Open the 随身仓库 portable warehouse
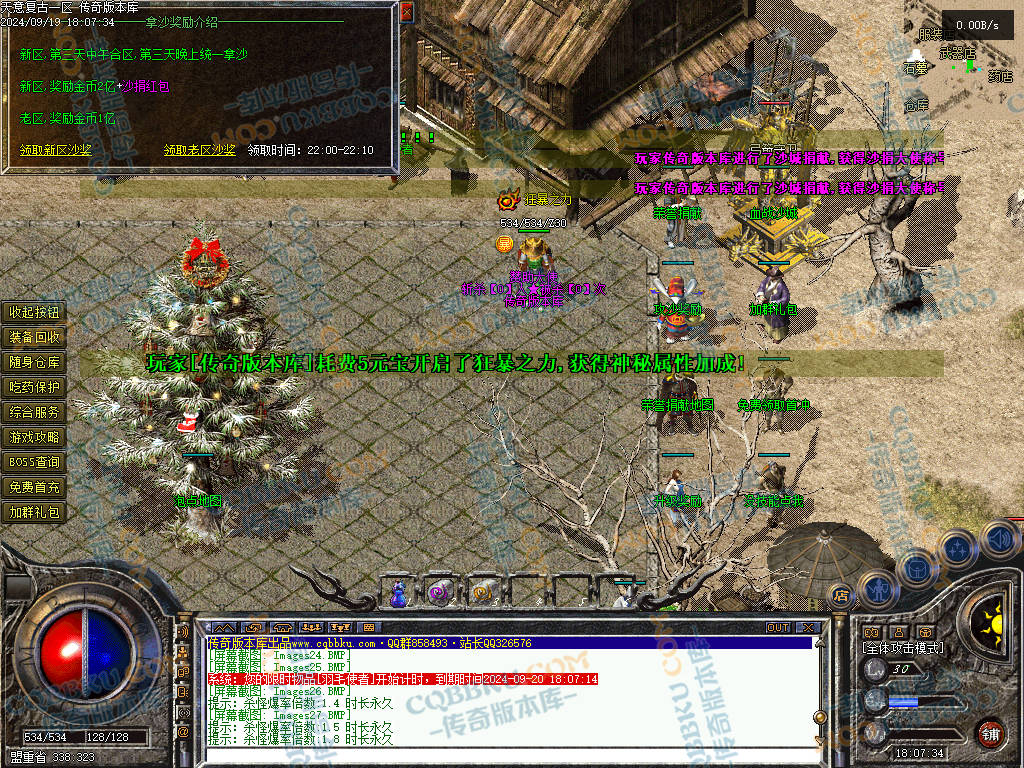This screenshot has height=768, width=1024. pyautogui.click(x=35, y=362)
